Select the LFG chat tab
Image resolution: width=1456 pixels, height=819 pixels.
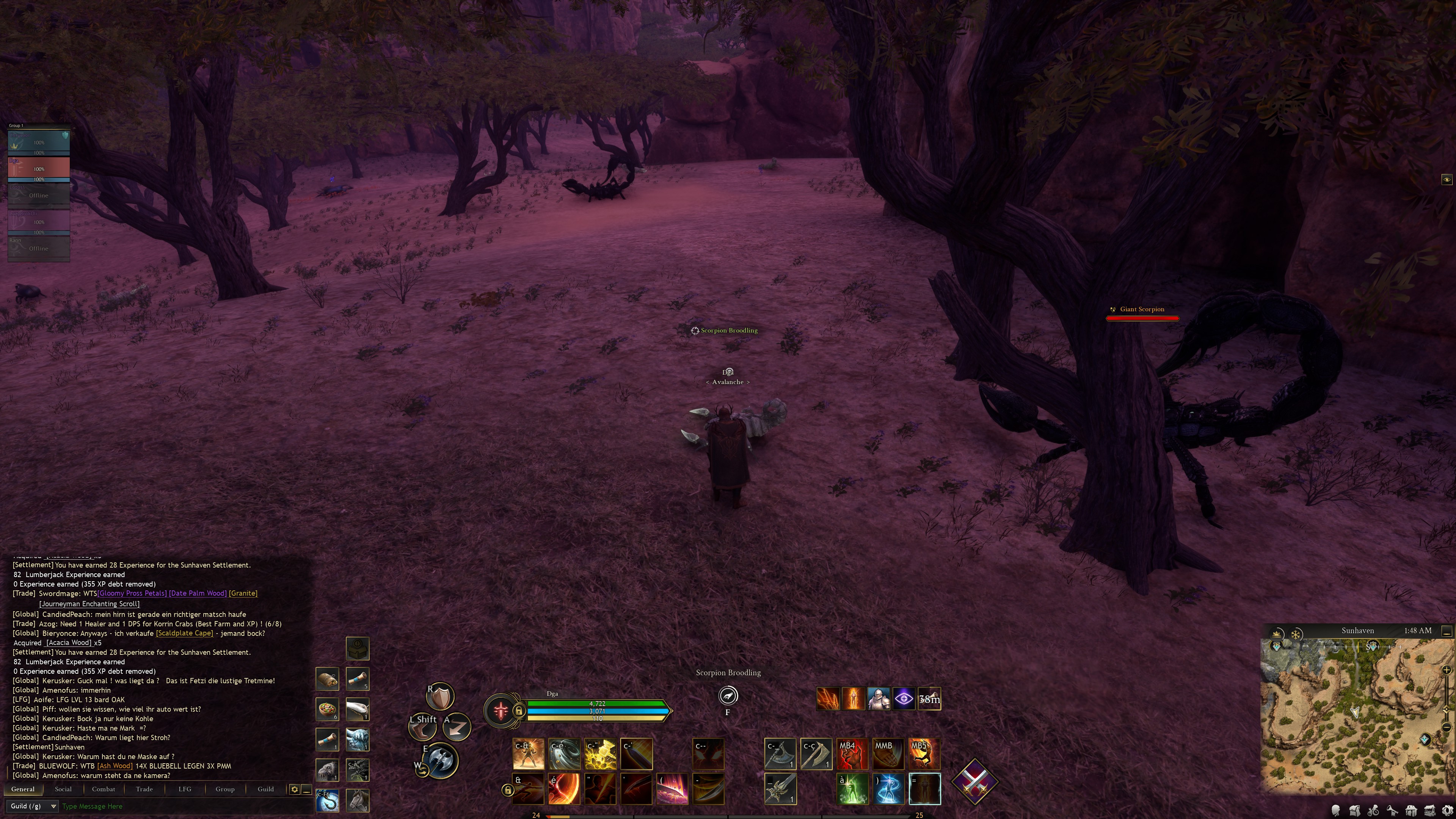[185, 789]
